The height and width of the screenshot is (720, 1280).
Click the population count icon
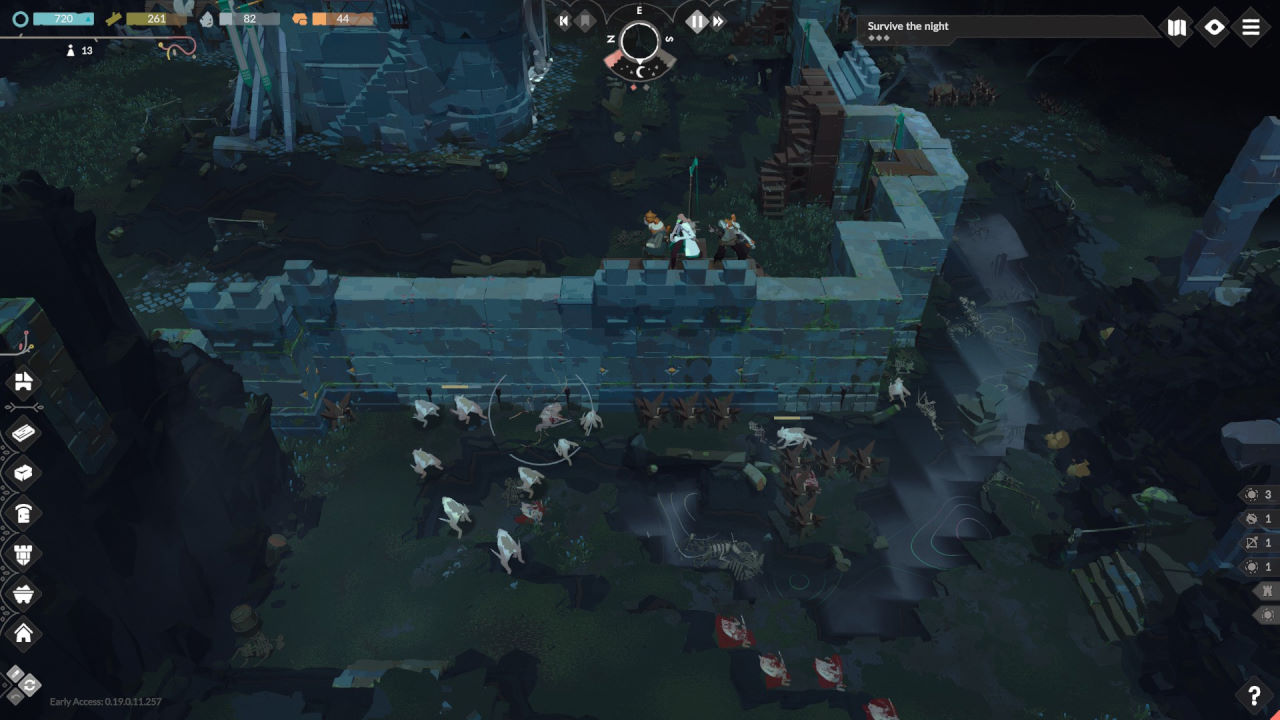(x=70, y=51)
